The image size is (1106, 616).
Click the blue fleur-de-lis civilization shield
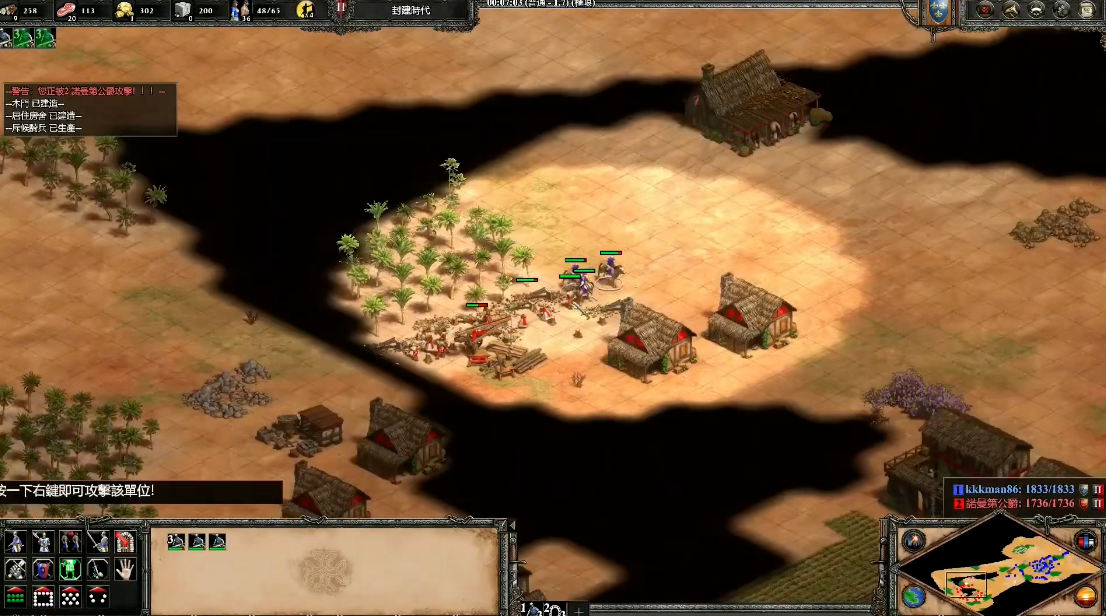[938, 11]
